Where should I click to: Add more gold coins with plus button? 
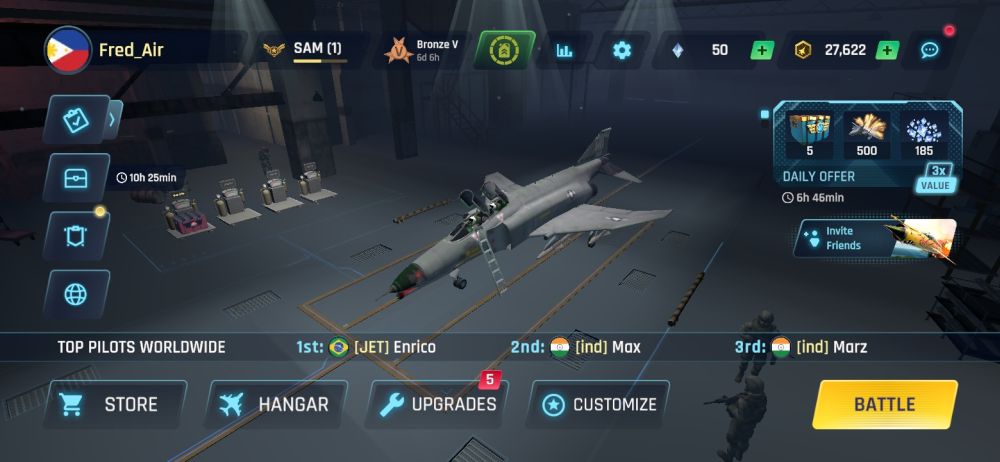pos(886,50)
